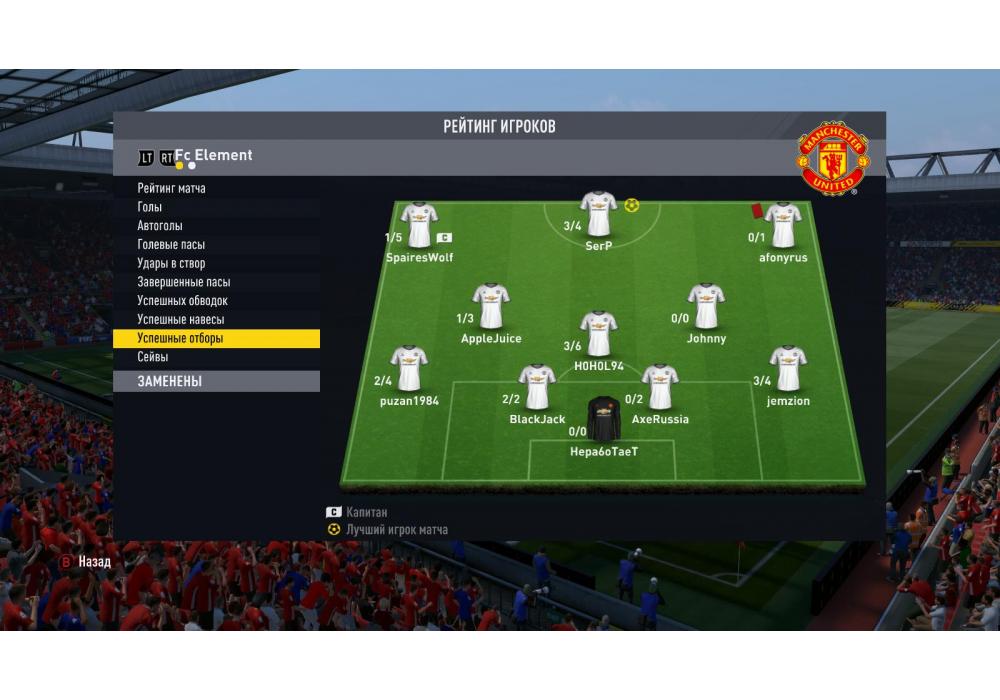The image size is (1000, 700).
Task: Pick the Johnny player shirt
Action: click(x=706, y=306)
